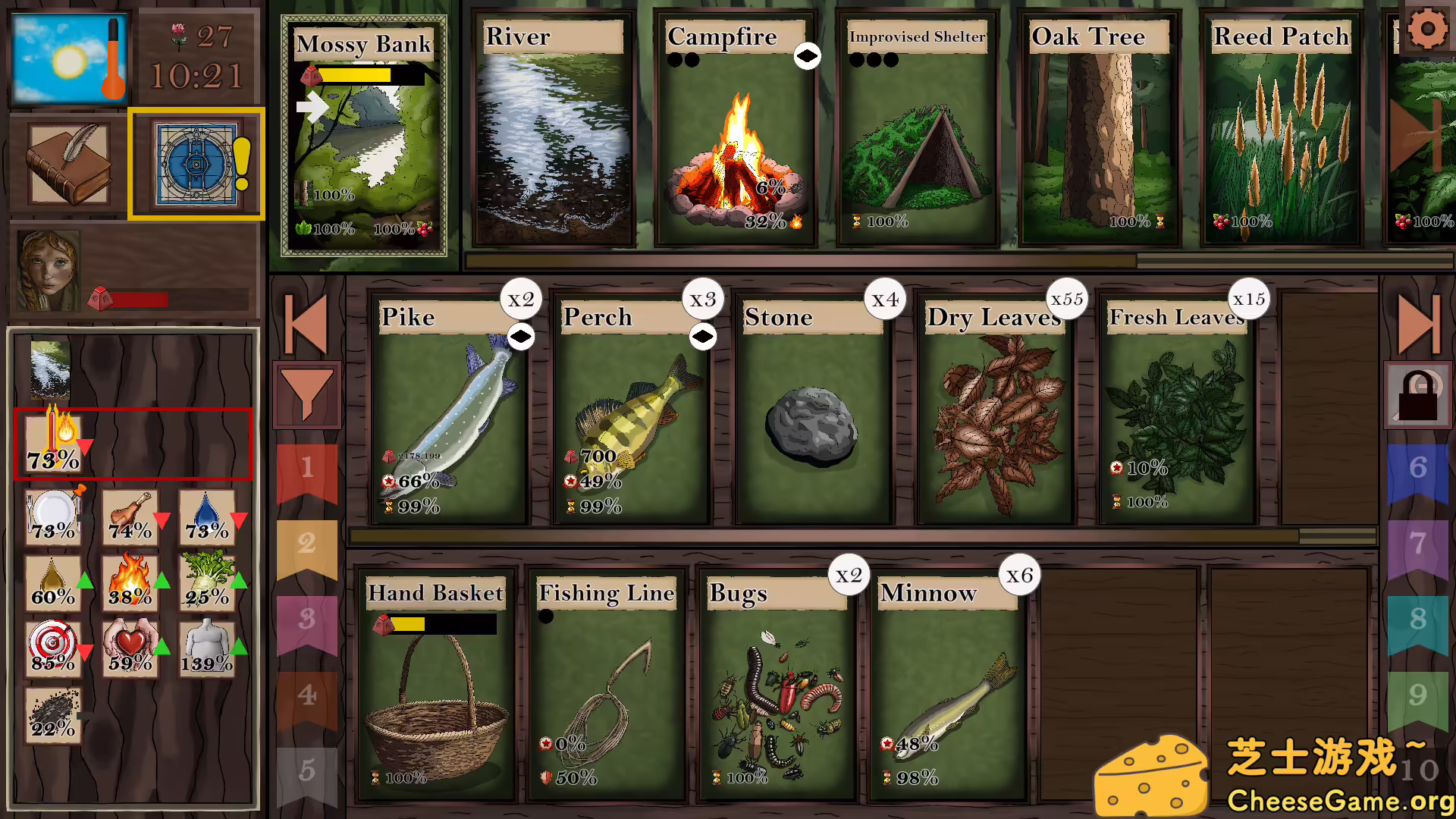Toggle the diamond marker on the Campfire card
Screen dimensions: 1456x819
807,55
